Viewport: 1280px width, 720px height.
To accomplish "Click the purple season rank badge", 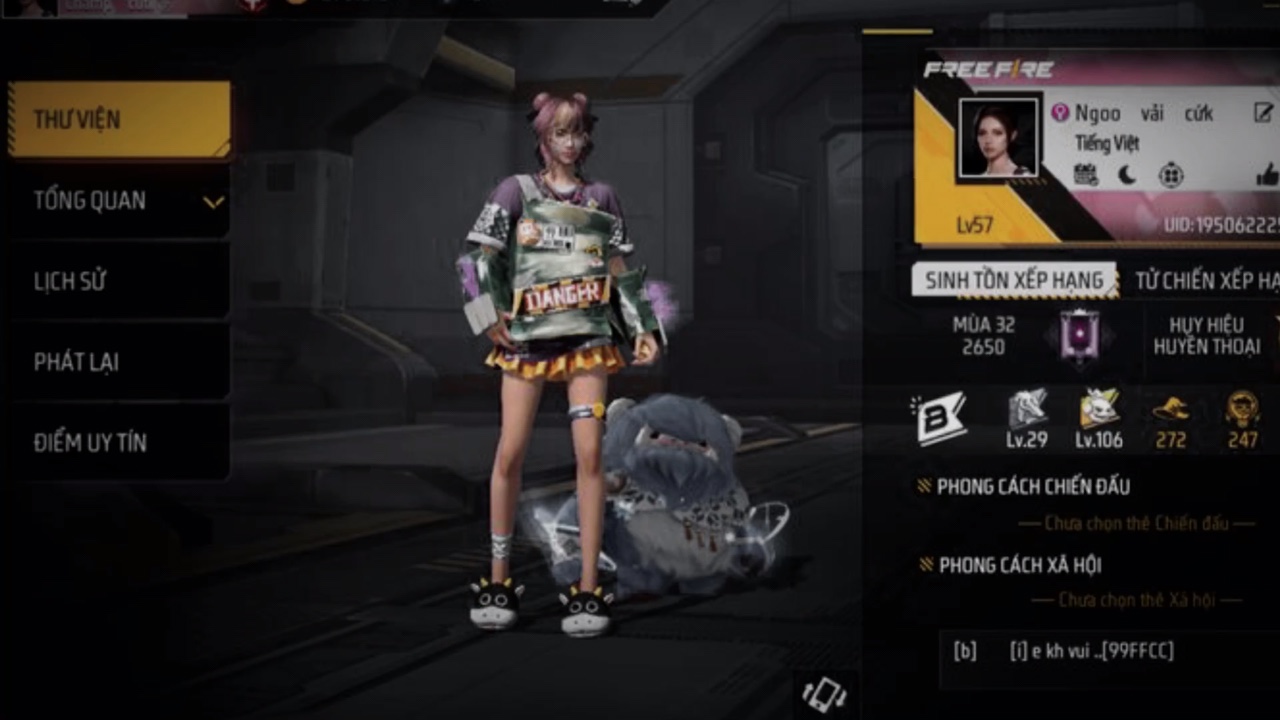I will point(1079,335).
